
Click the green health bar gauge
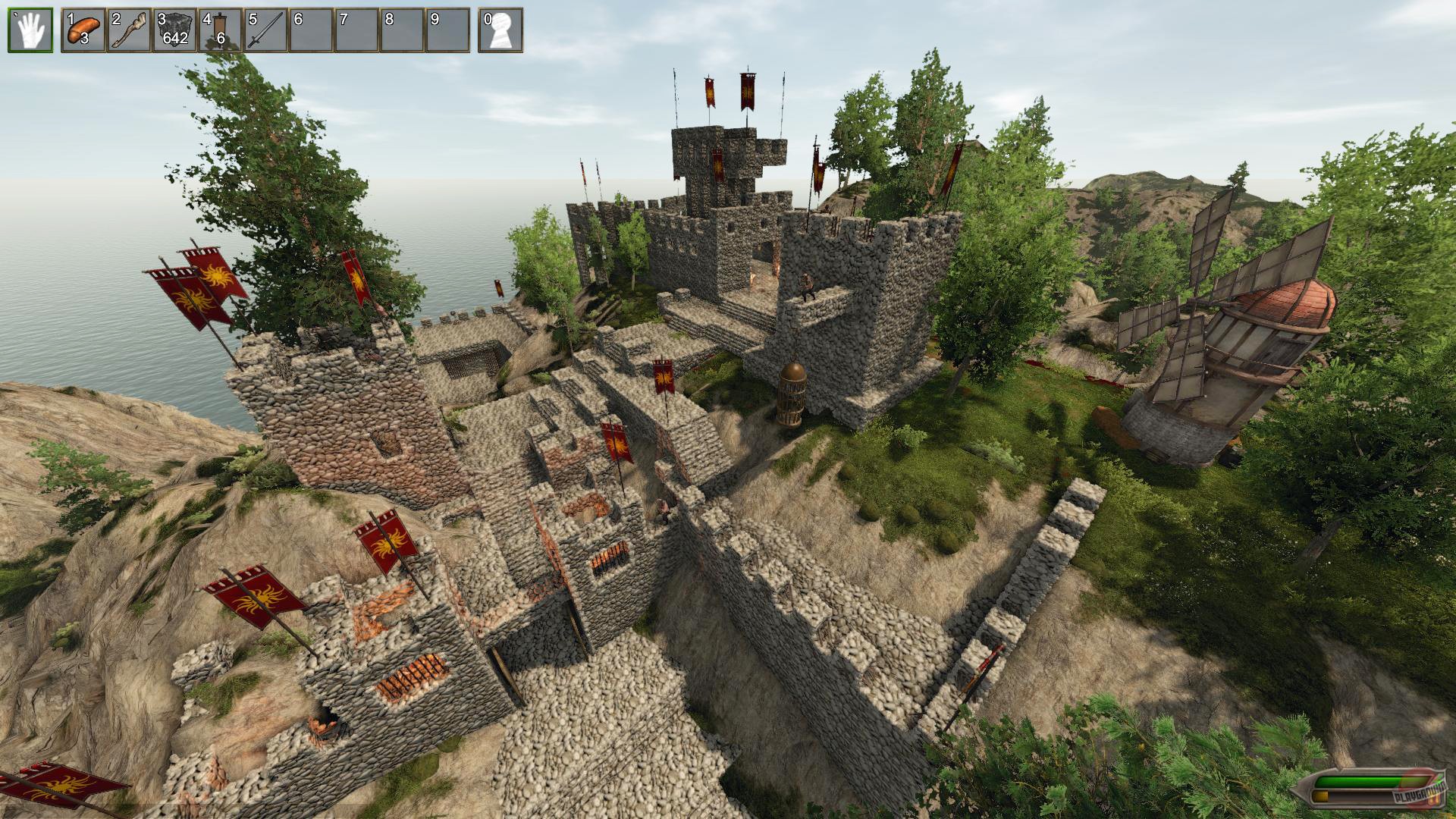click(1357, 781)
